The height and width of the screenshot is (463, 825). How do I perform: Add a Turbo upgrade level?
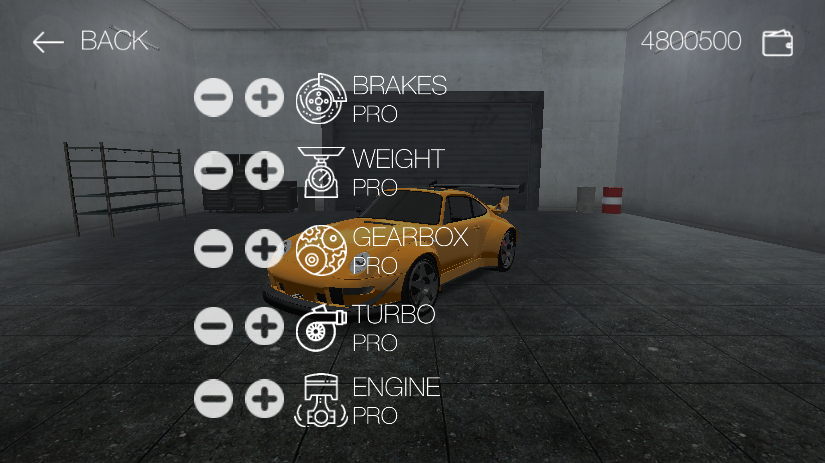pos(264,326)
